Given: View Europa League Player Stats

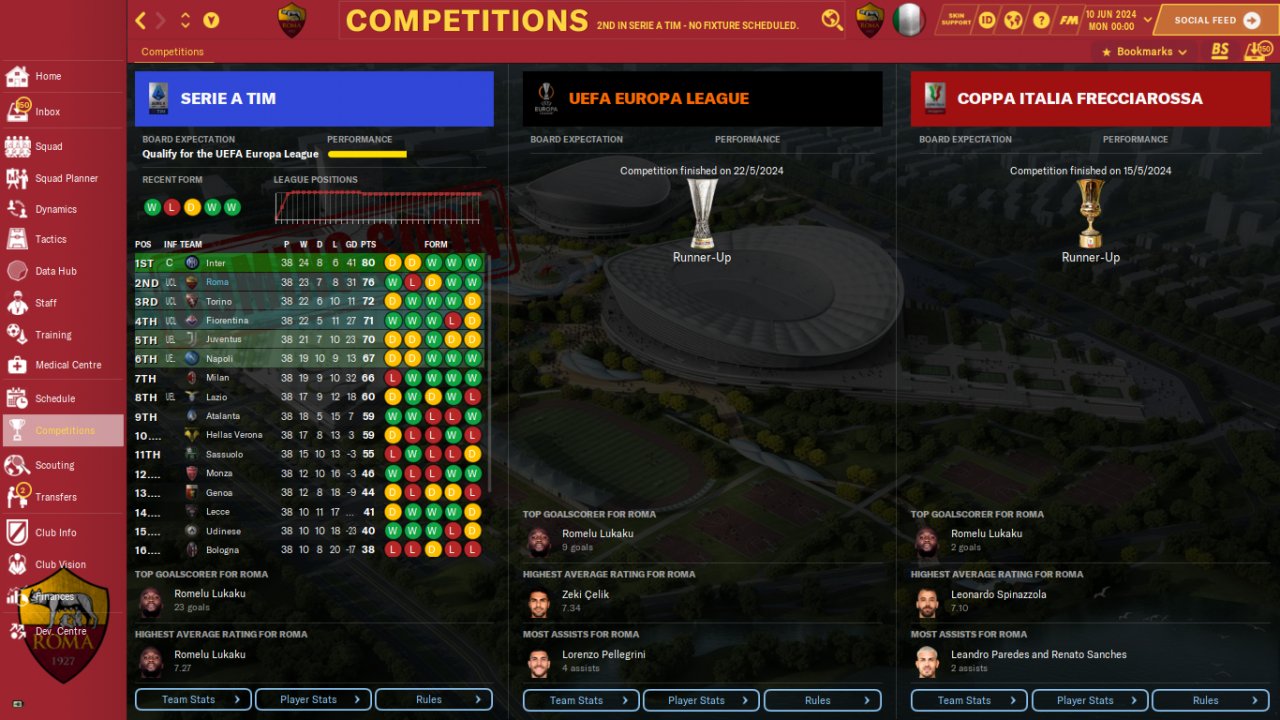Looking at the screenshot, I should [701, 700].
